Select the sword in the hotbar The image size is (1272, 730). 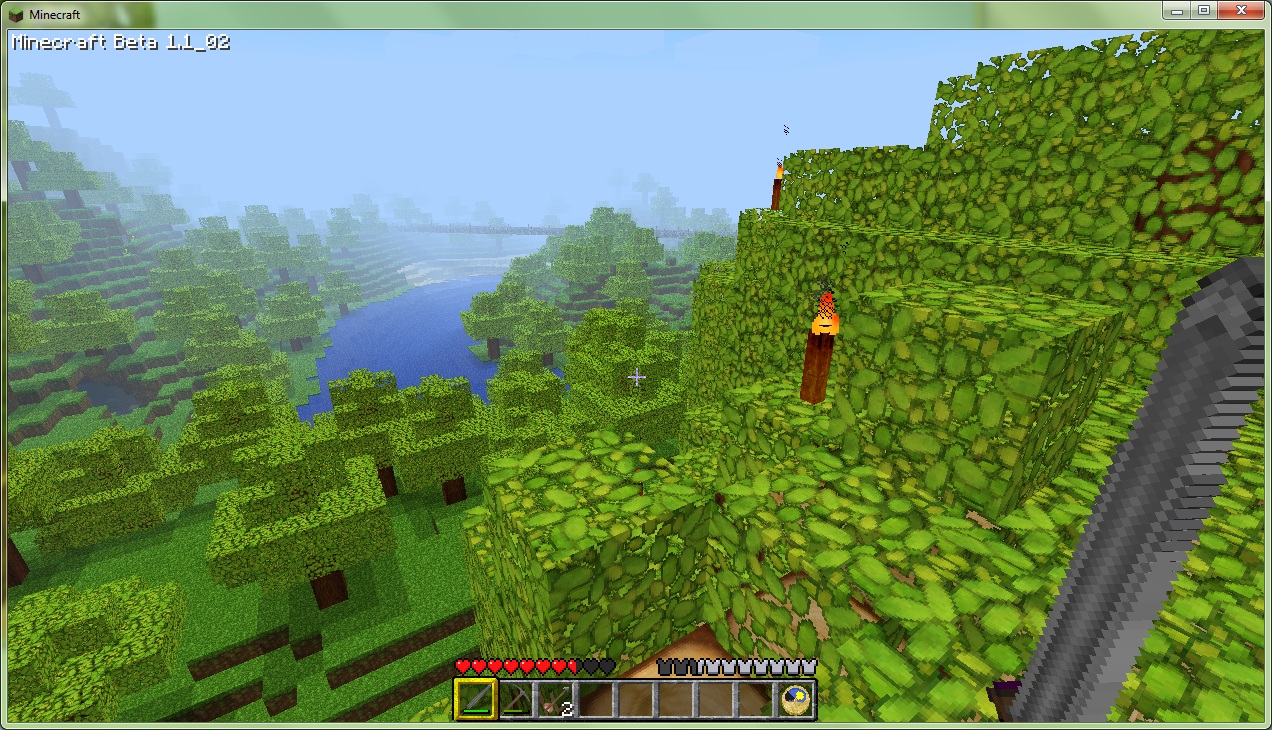[475, 699]
